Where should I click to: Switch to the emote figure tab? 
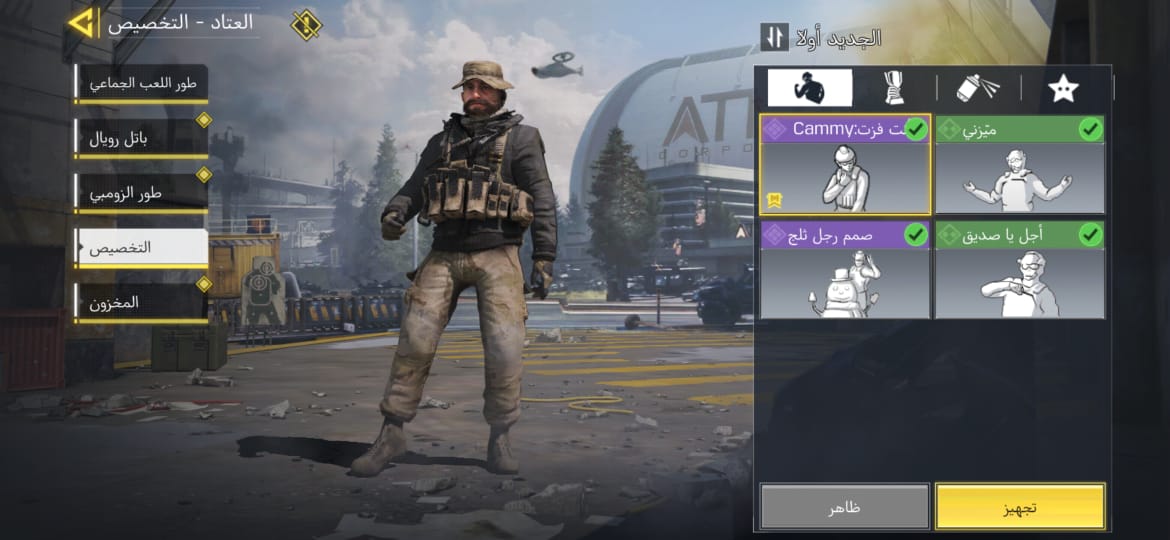coord(809,88)
